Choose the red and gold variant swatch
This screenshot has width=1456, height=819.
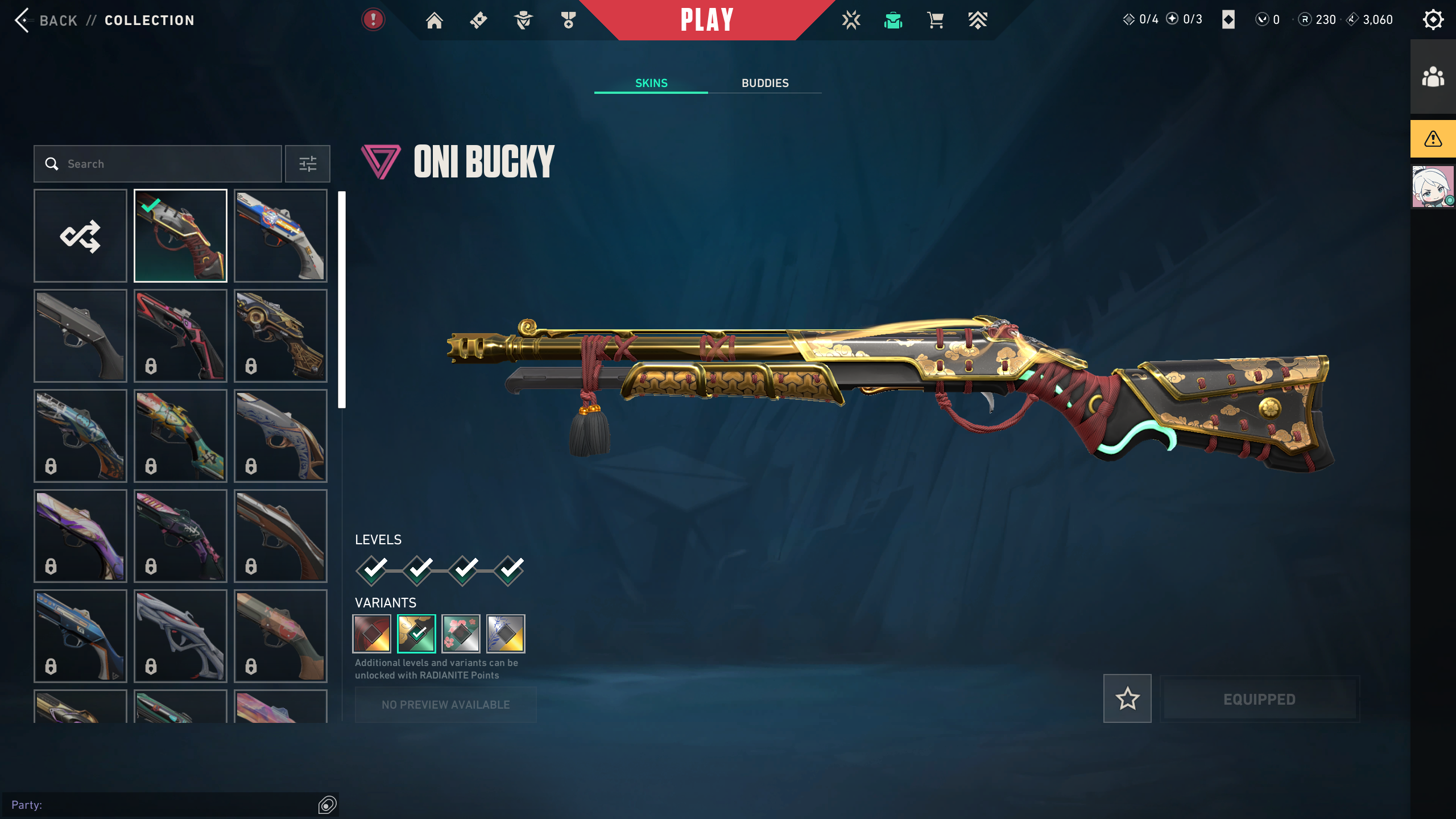372,633
